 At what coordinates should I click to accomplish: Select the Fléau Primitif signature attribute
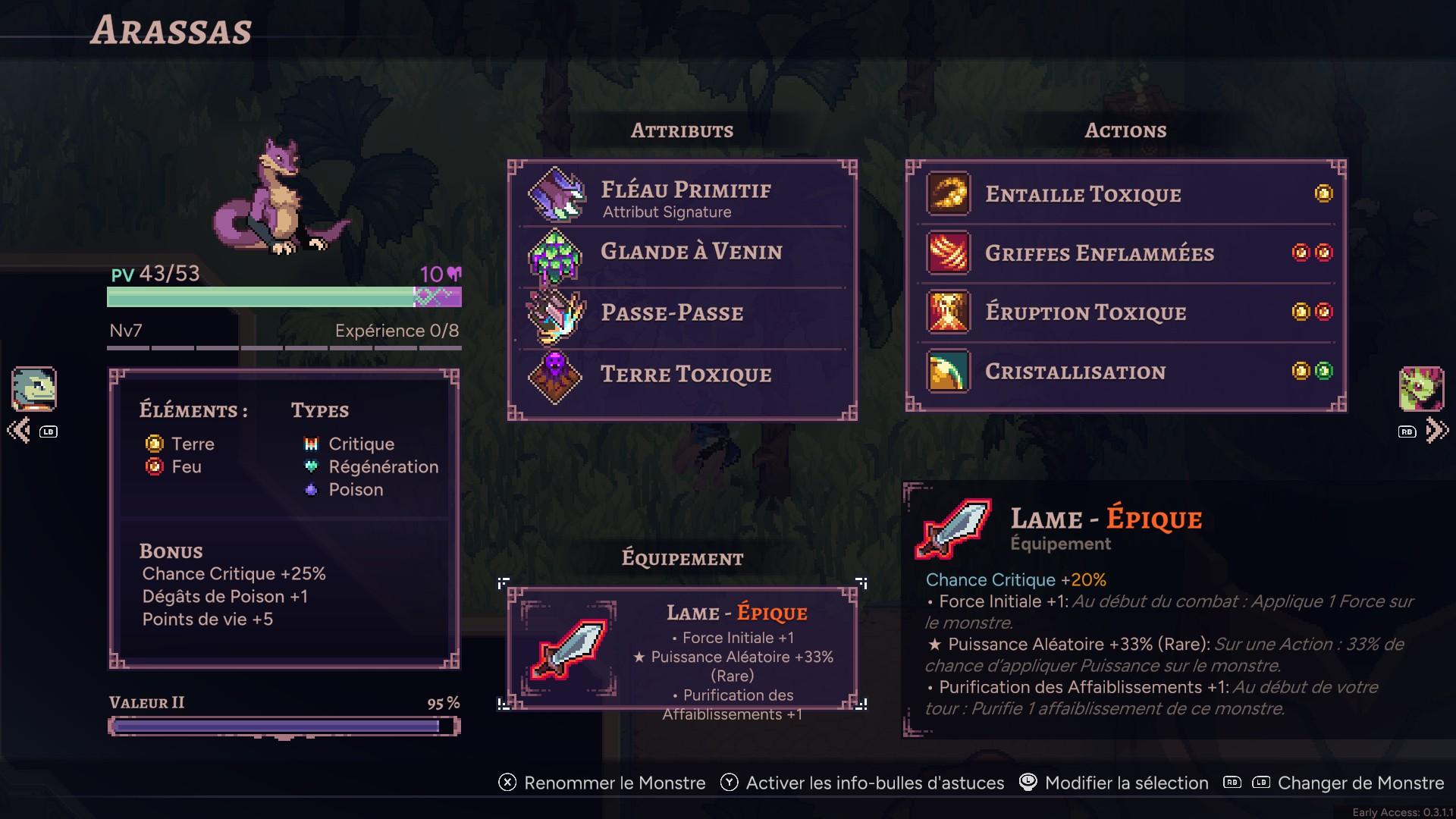click(682, 196)
